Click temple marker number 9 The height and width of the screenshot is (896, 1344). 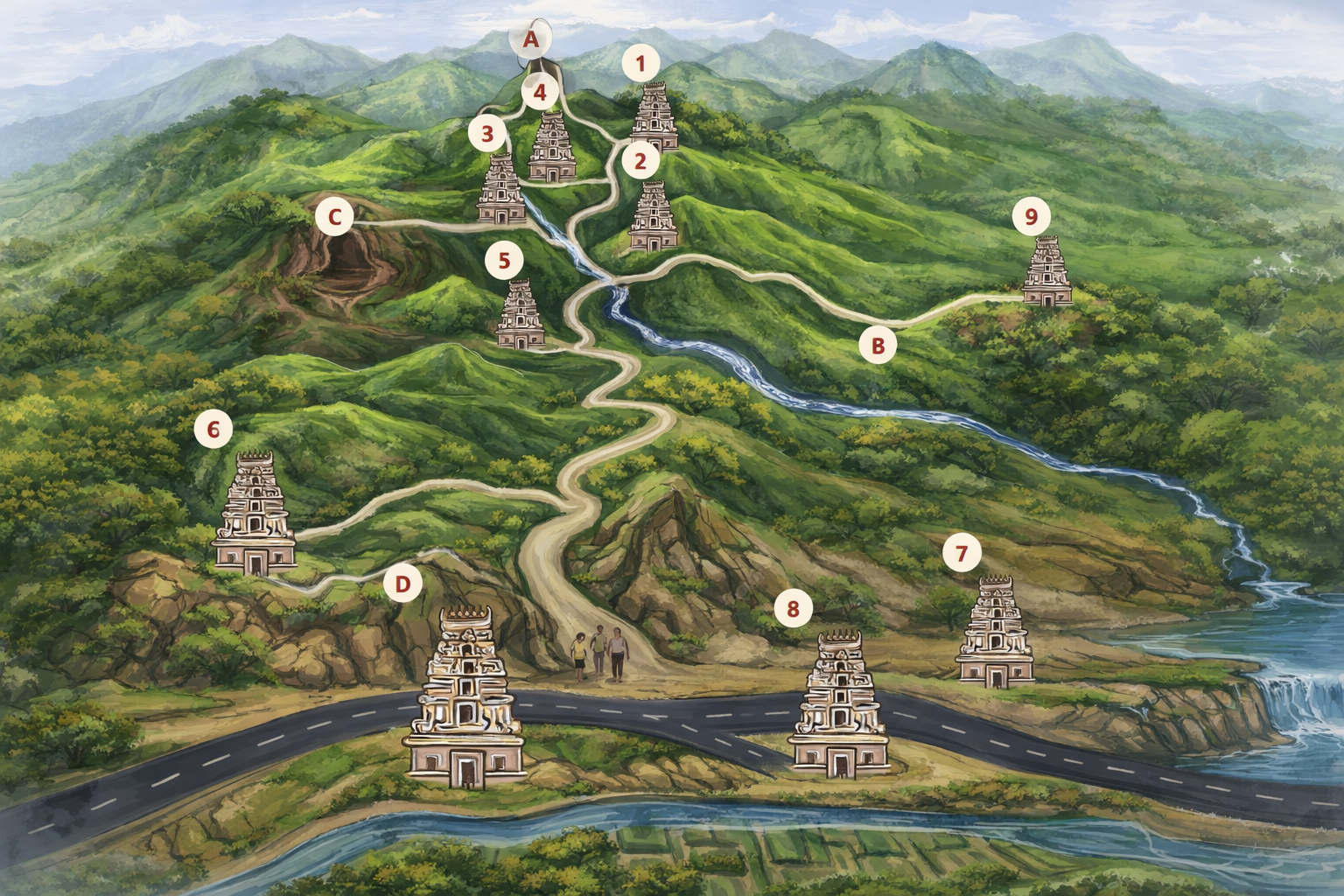point(1031,216)
